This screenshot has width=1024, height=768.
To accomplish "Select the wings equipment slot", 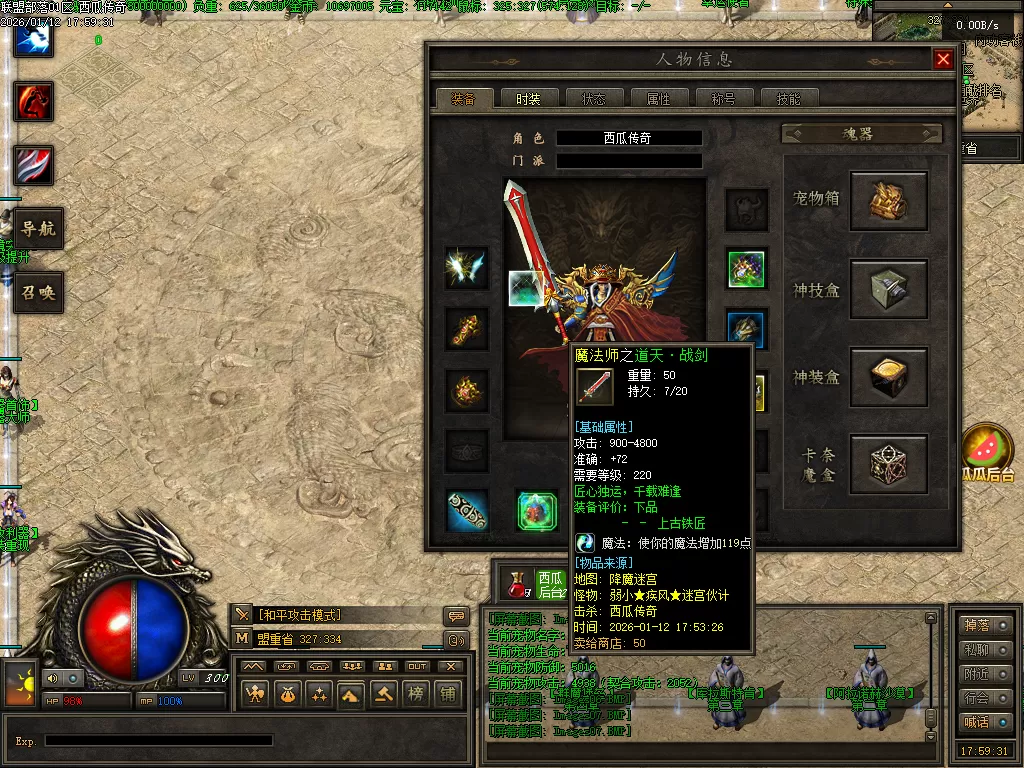I will [x=467, y=268].
